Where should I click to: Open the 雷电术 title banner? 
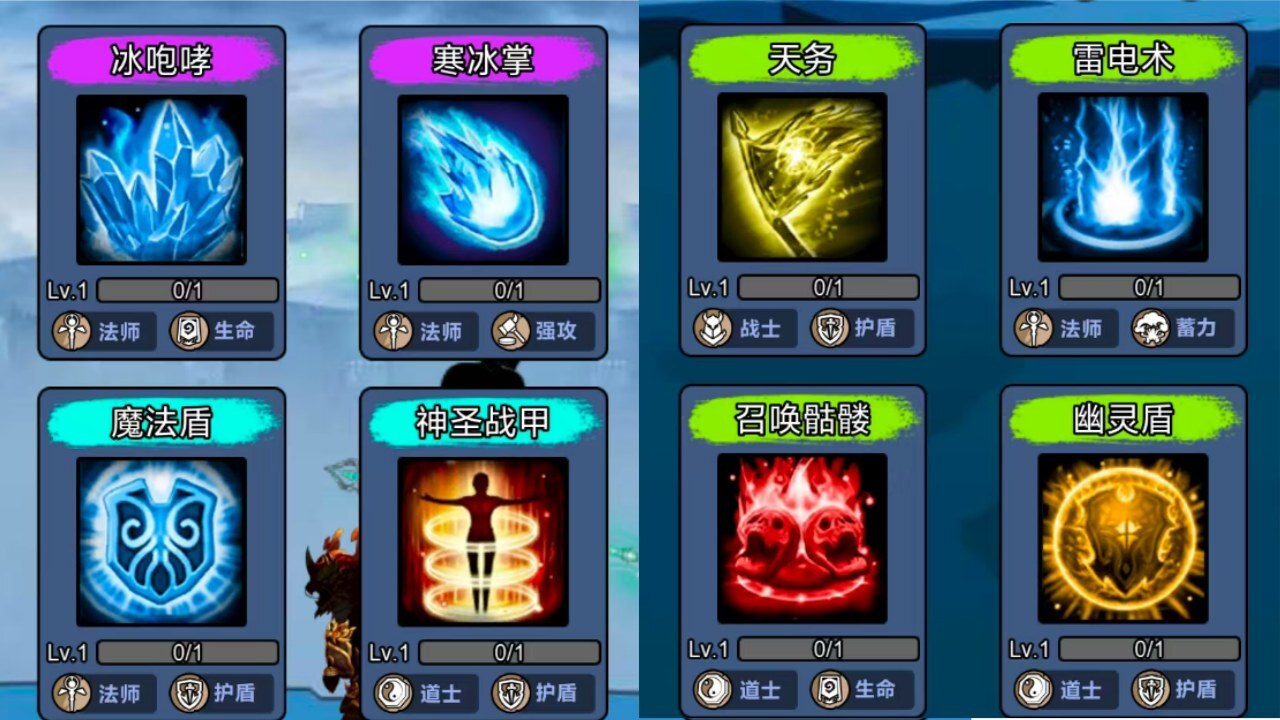[x=1122, y=58]
